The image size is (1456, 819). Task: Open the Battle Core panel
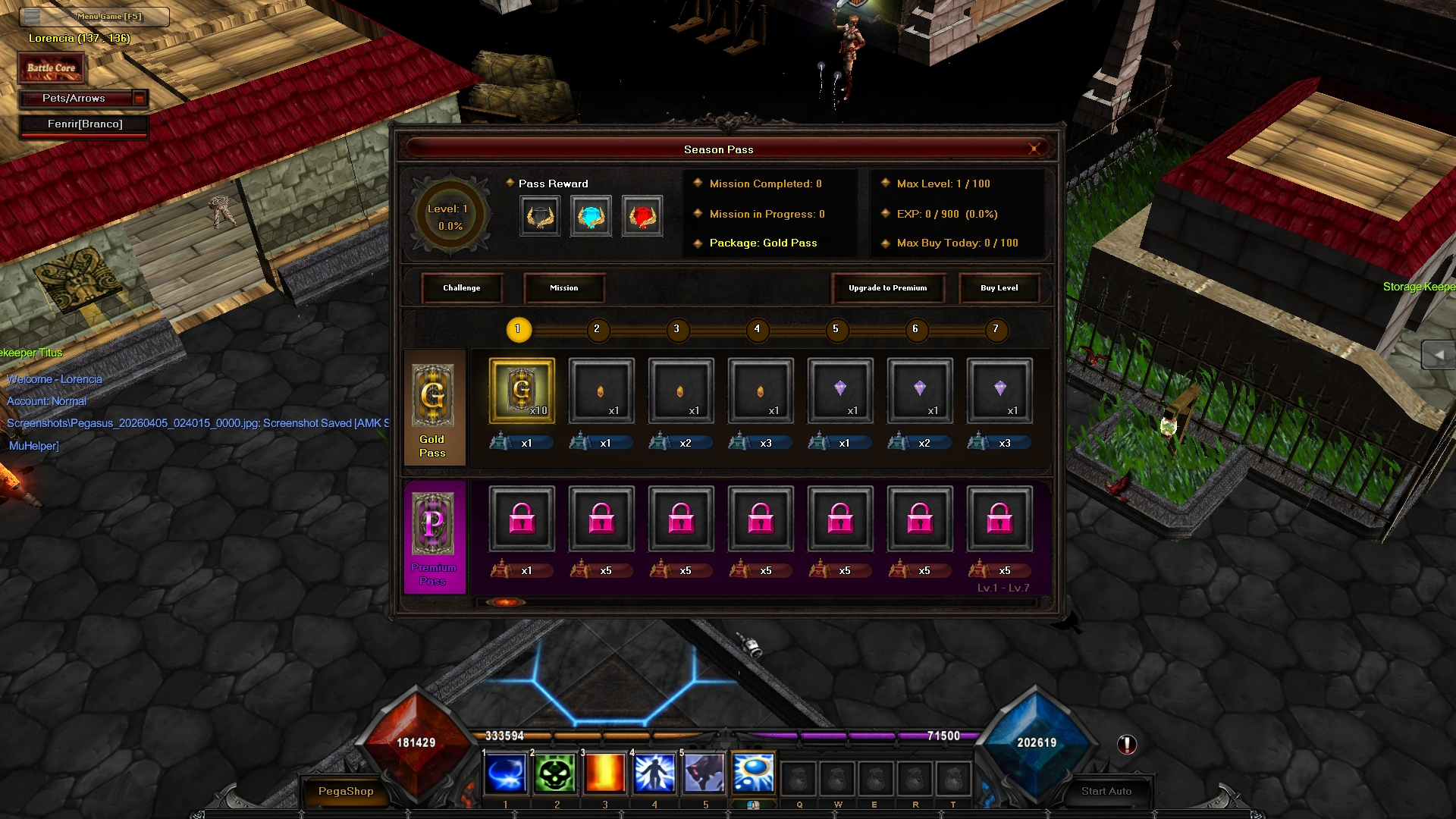coord(52,68)
